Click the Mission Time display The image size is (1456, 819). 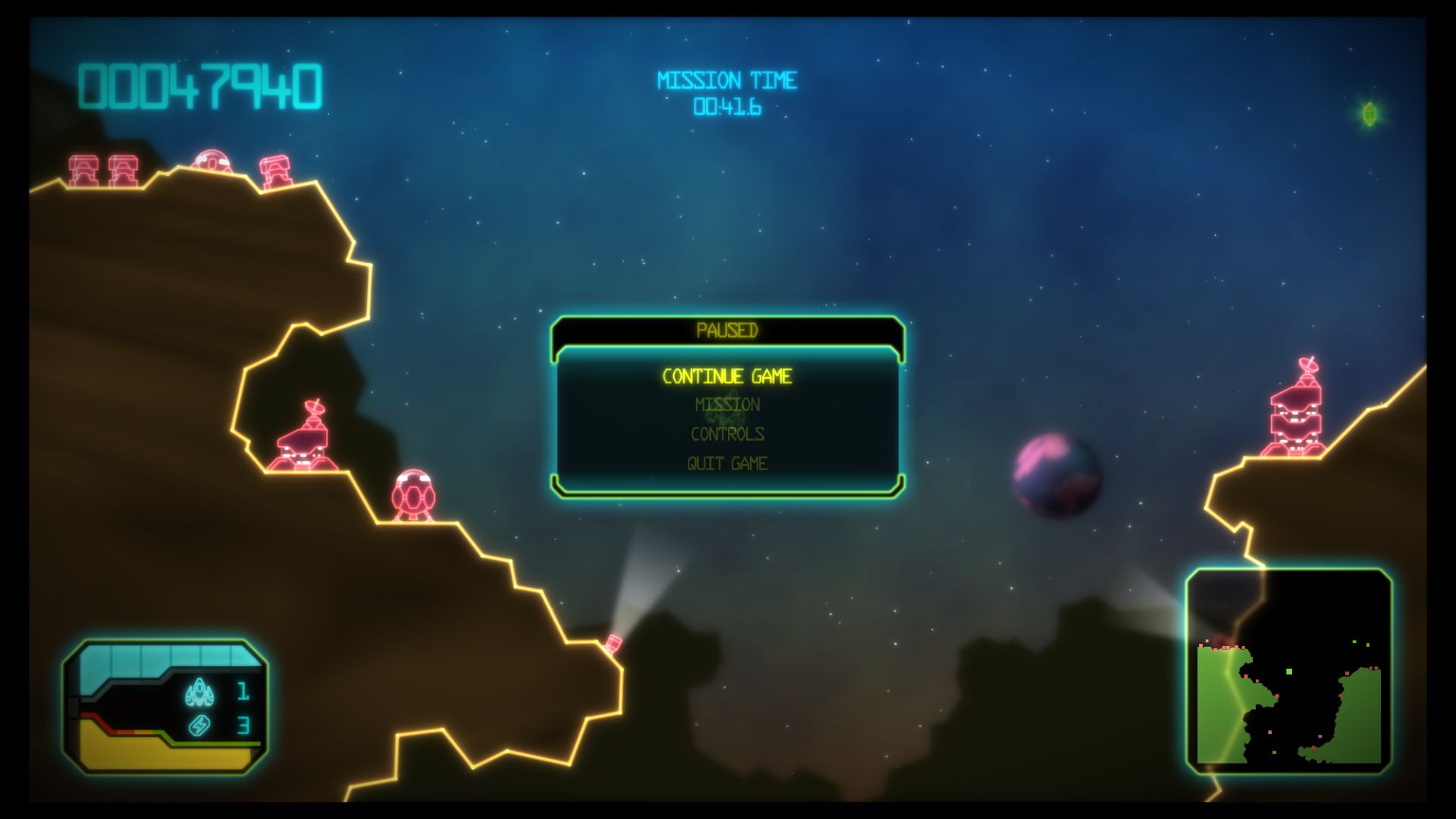[728, 91]
